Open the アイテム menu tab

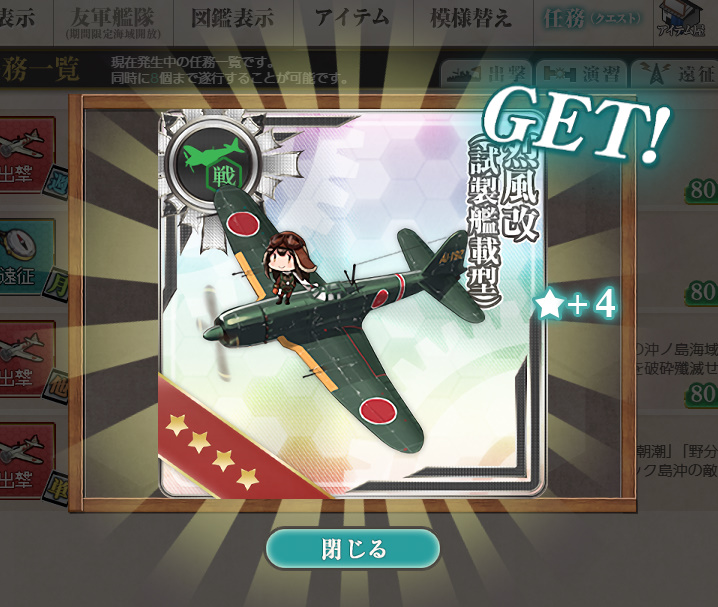(351, 20)
